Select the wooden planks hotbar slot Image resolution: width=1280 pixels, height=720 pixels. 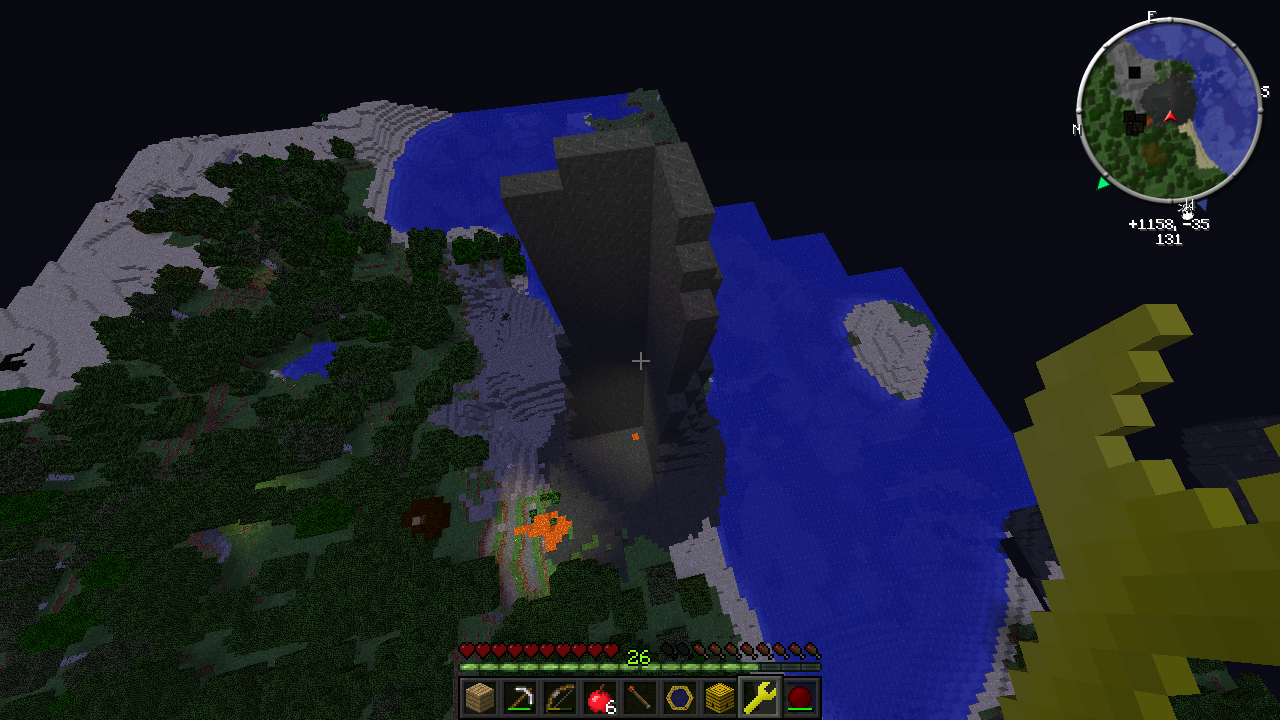[480, 697]
